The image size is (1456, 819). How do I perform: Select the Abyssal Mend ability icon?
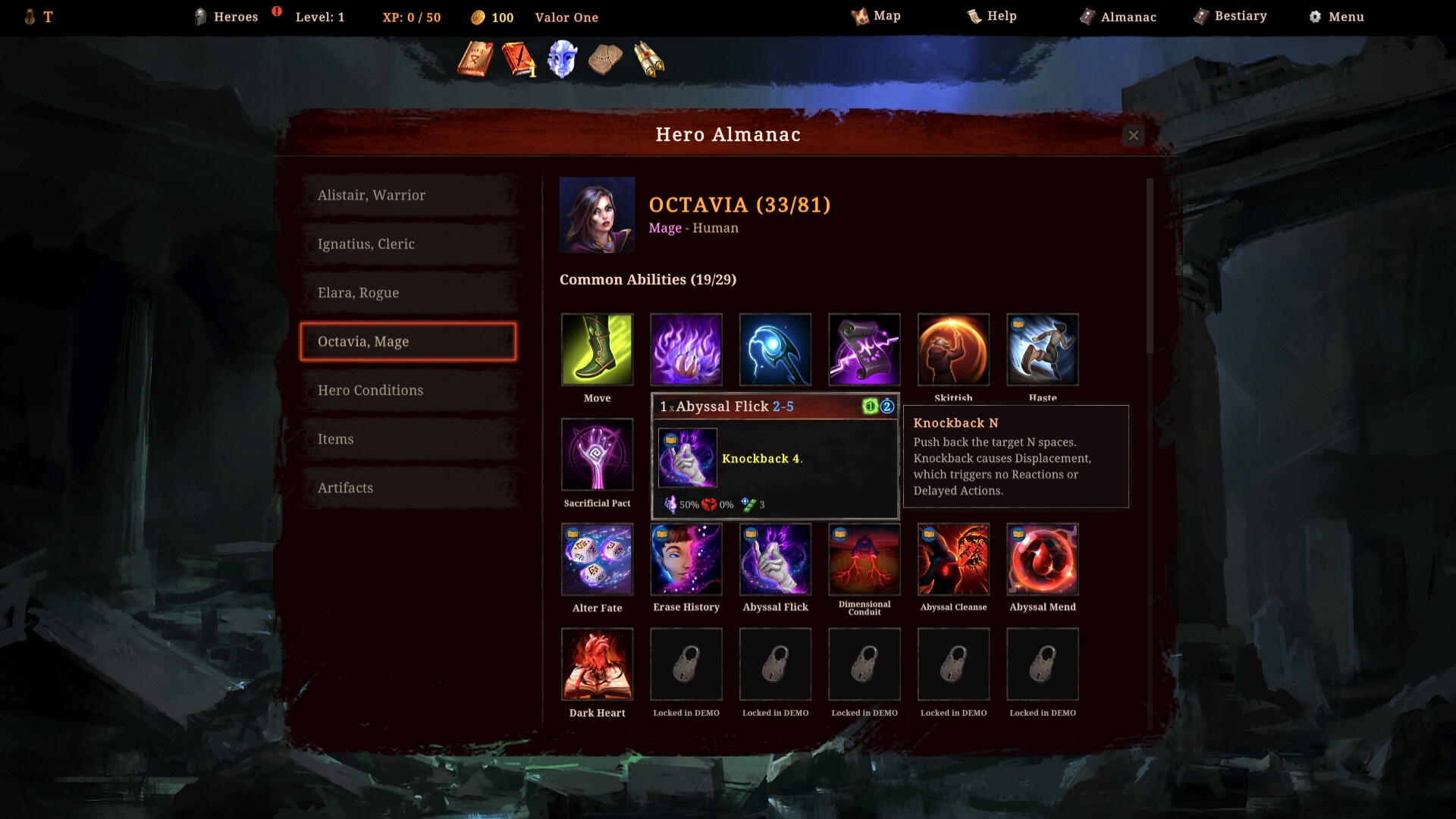click(x=1043, y=560)
